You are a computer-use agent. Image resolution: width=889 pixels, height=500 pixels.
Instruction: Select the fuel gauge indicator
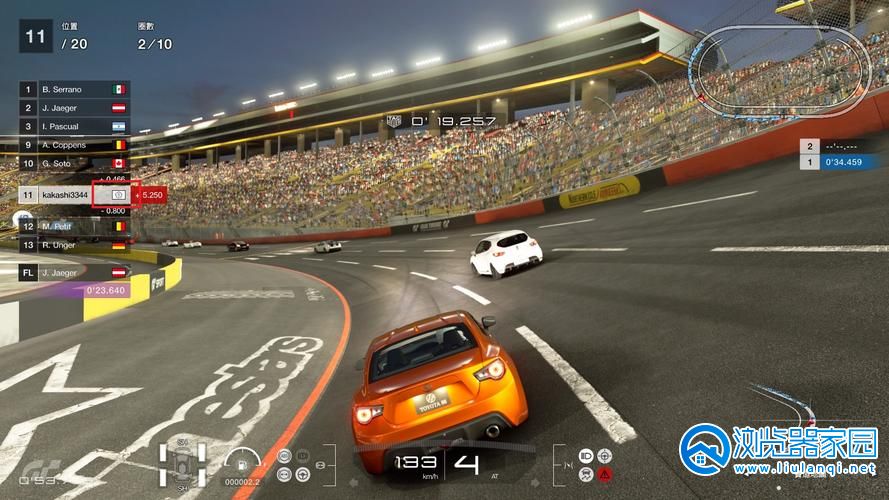[242, 464]
